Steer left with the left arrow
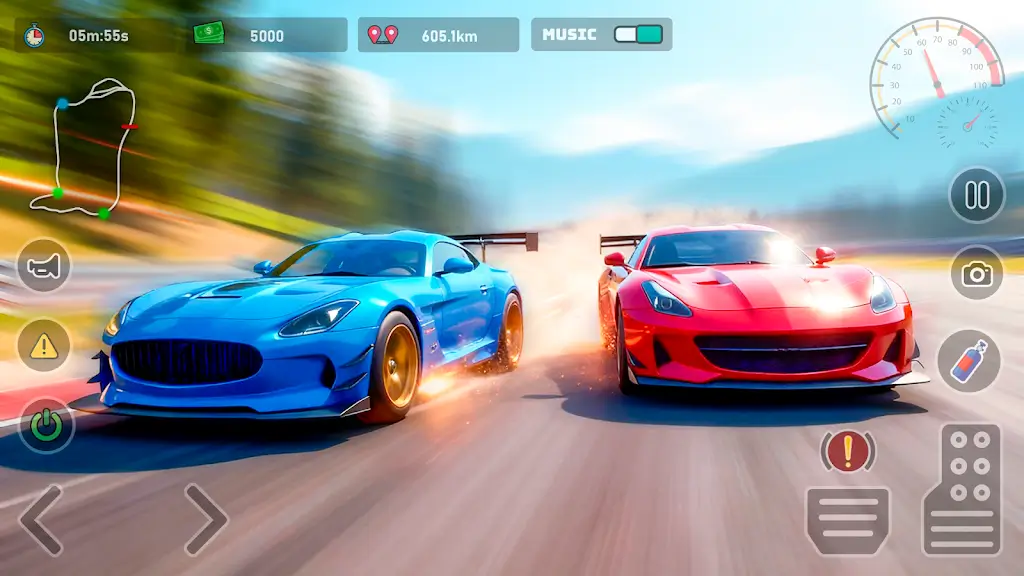This screenshot has width=1024, height=576. pos(42,520)
